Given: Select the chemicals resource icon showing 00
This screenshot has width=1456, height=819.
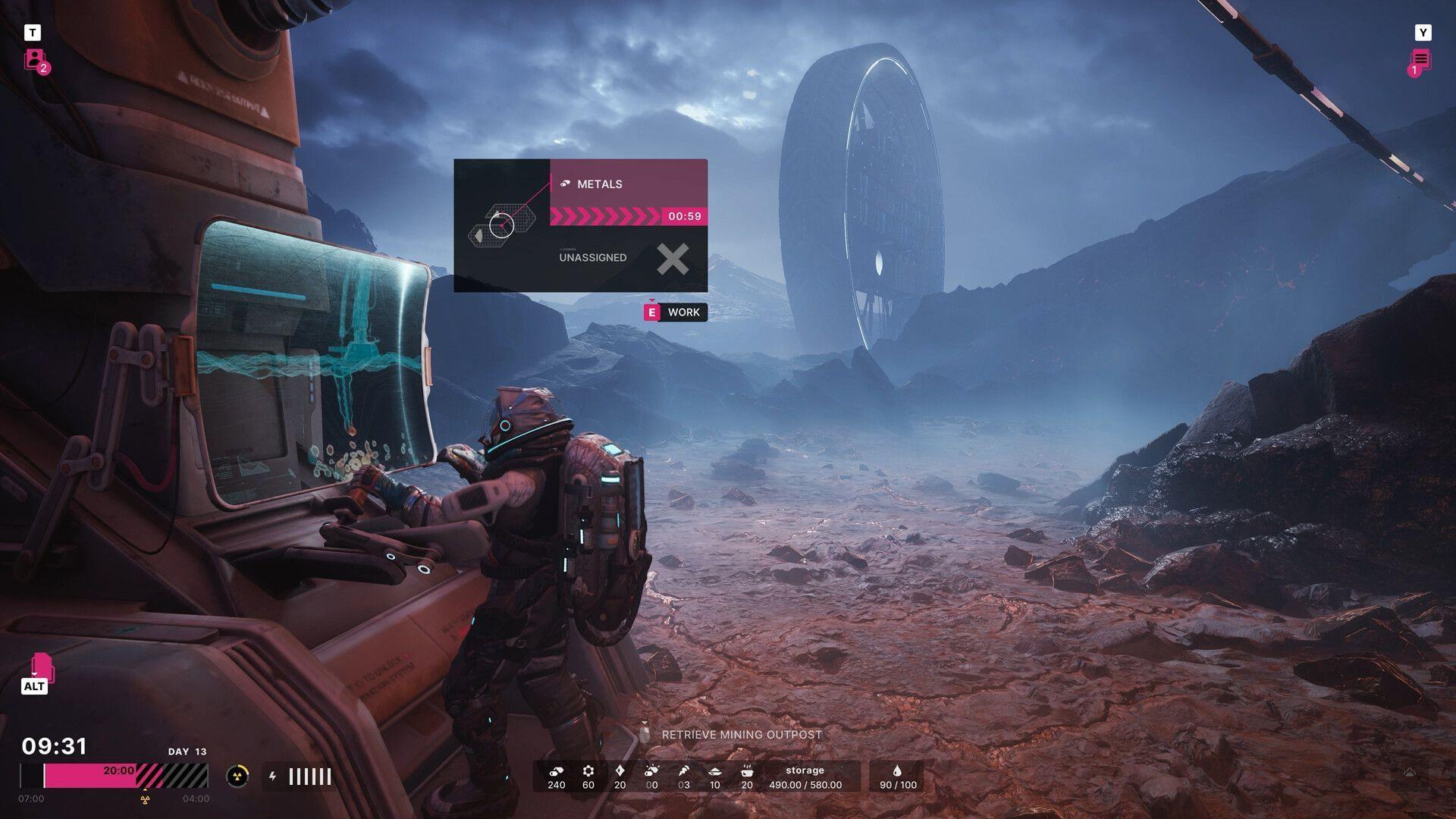Looking at the screenshot, I should point(652,770).
